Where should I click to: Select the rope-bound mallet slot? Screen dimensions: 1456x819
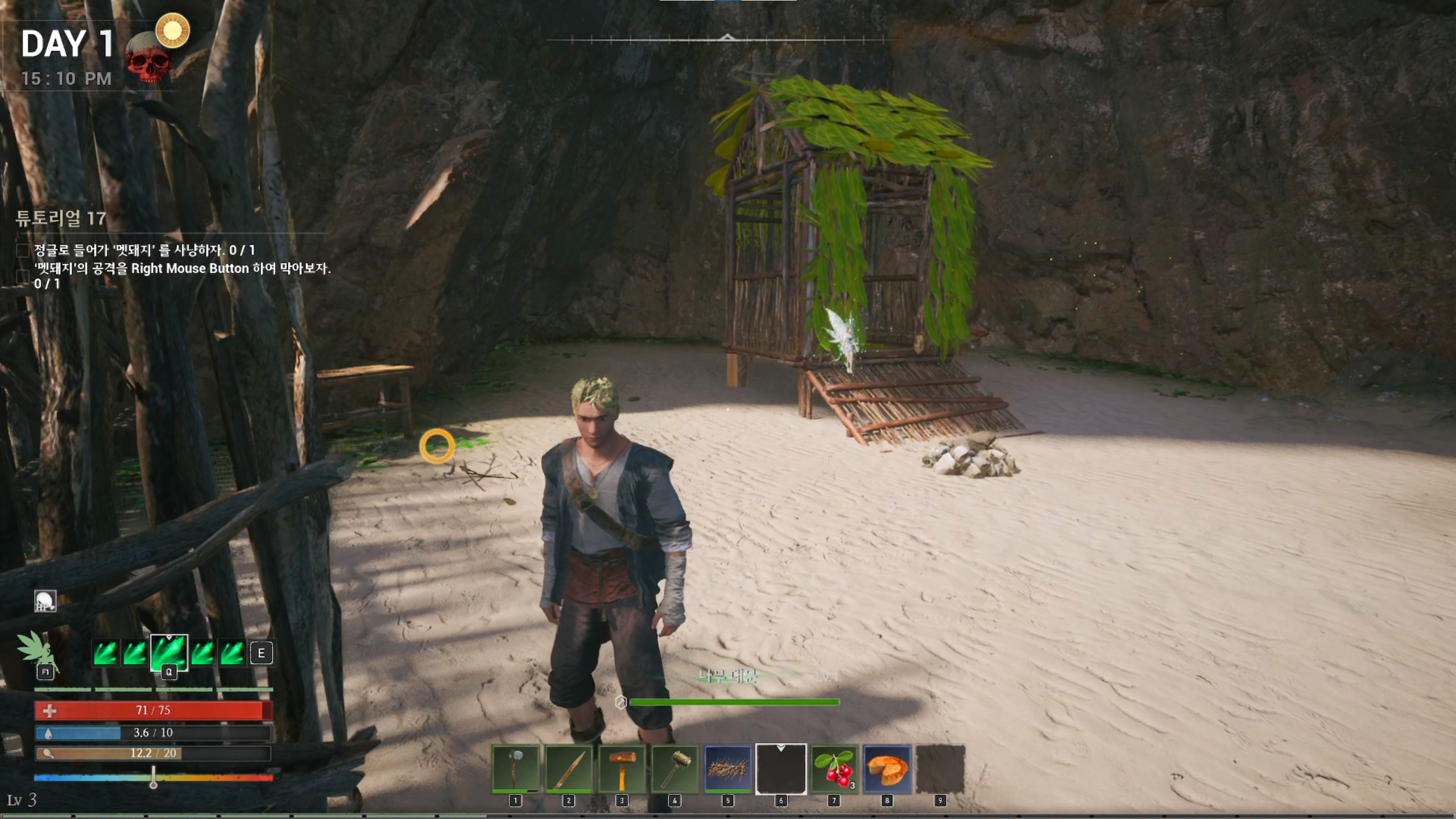pyautogui.click(x=675, y=768)
